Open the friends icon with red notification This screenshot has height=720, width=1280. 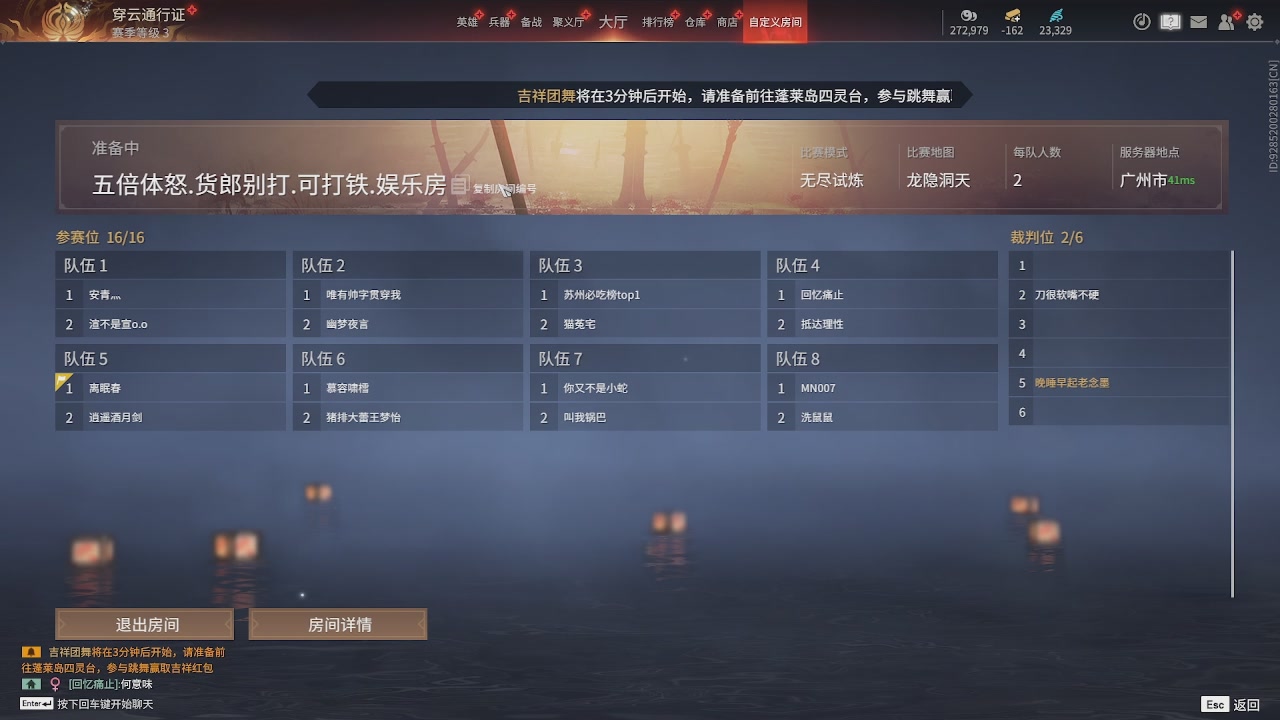[x=1226, y=21]
